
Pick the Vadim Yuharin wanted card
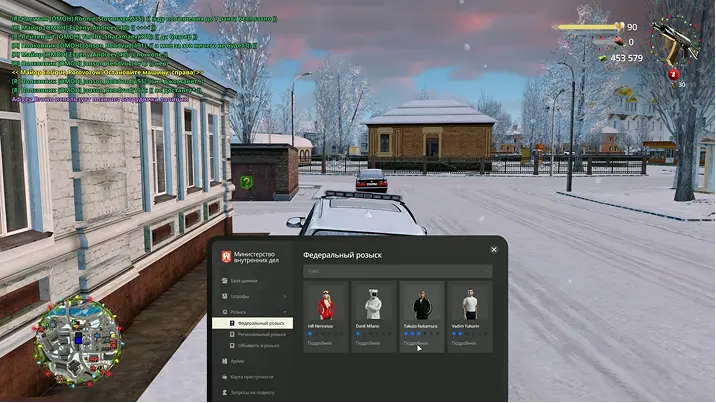point(470,306)
